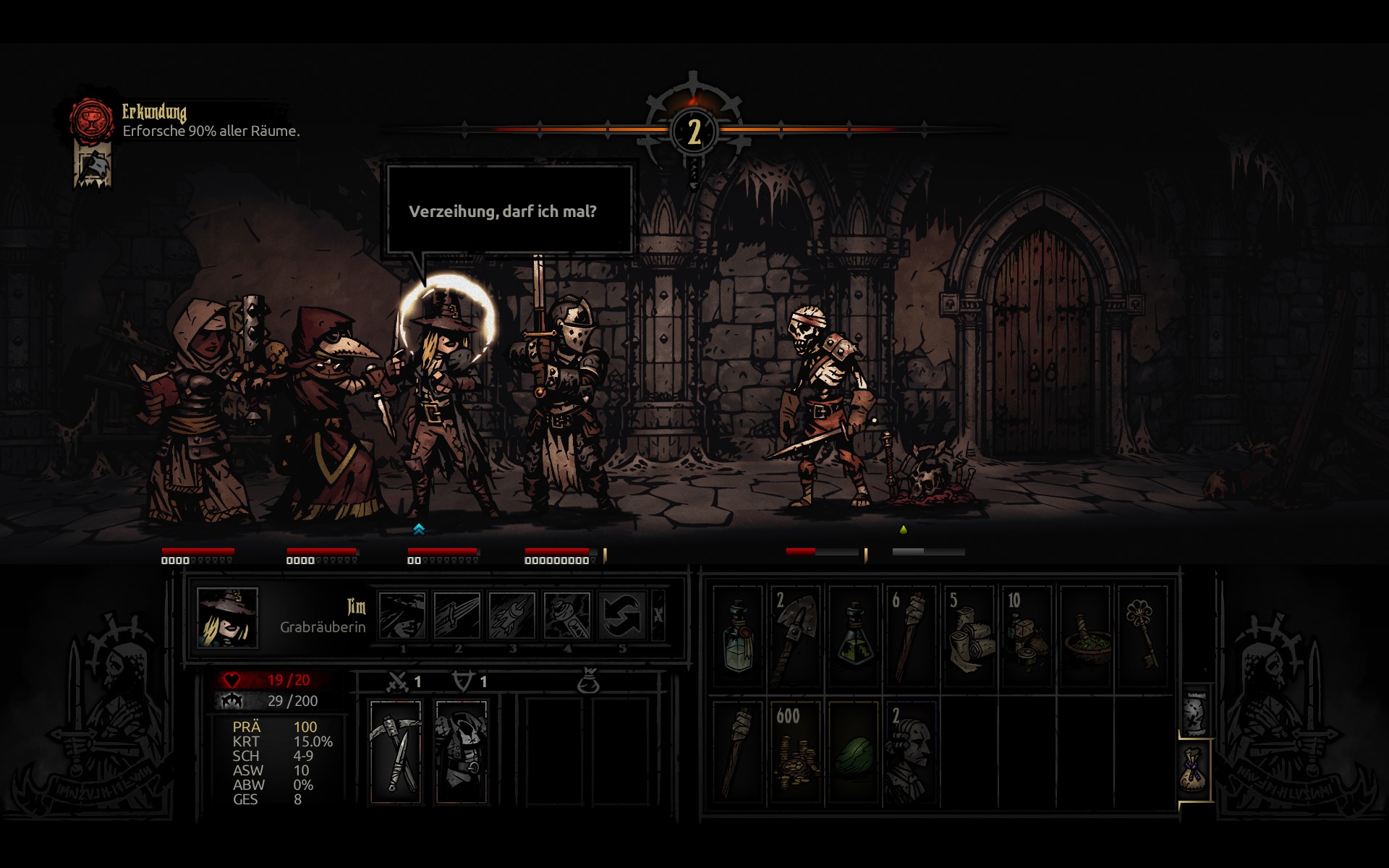Select the skeleton key slot

point(1142,637)
